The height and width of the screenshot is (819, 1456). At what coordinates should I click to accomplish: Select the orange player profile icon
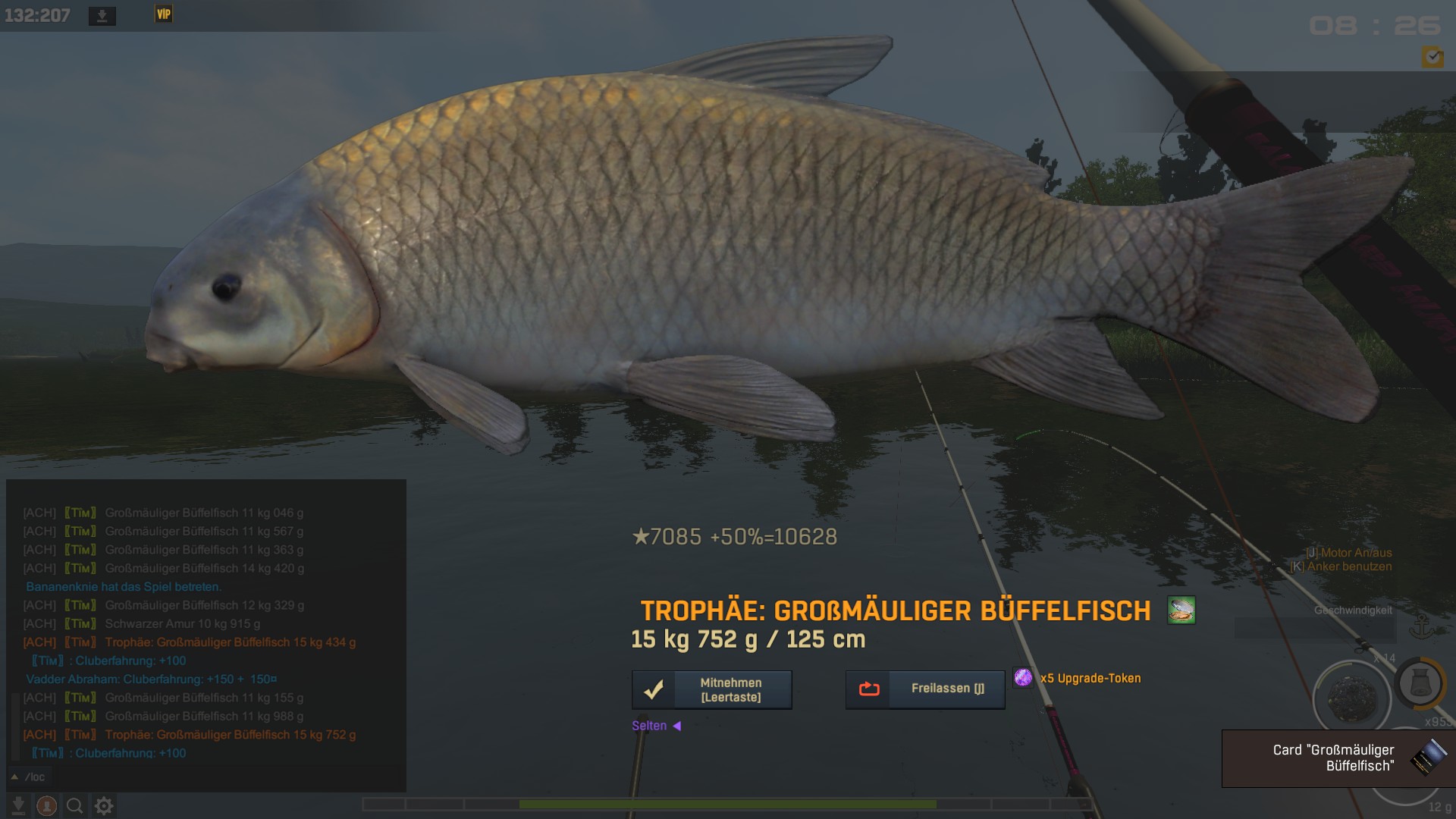pyautogui.click(x=46, y=805)
